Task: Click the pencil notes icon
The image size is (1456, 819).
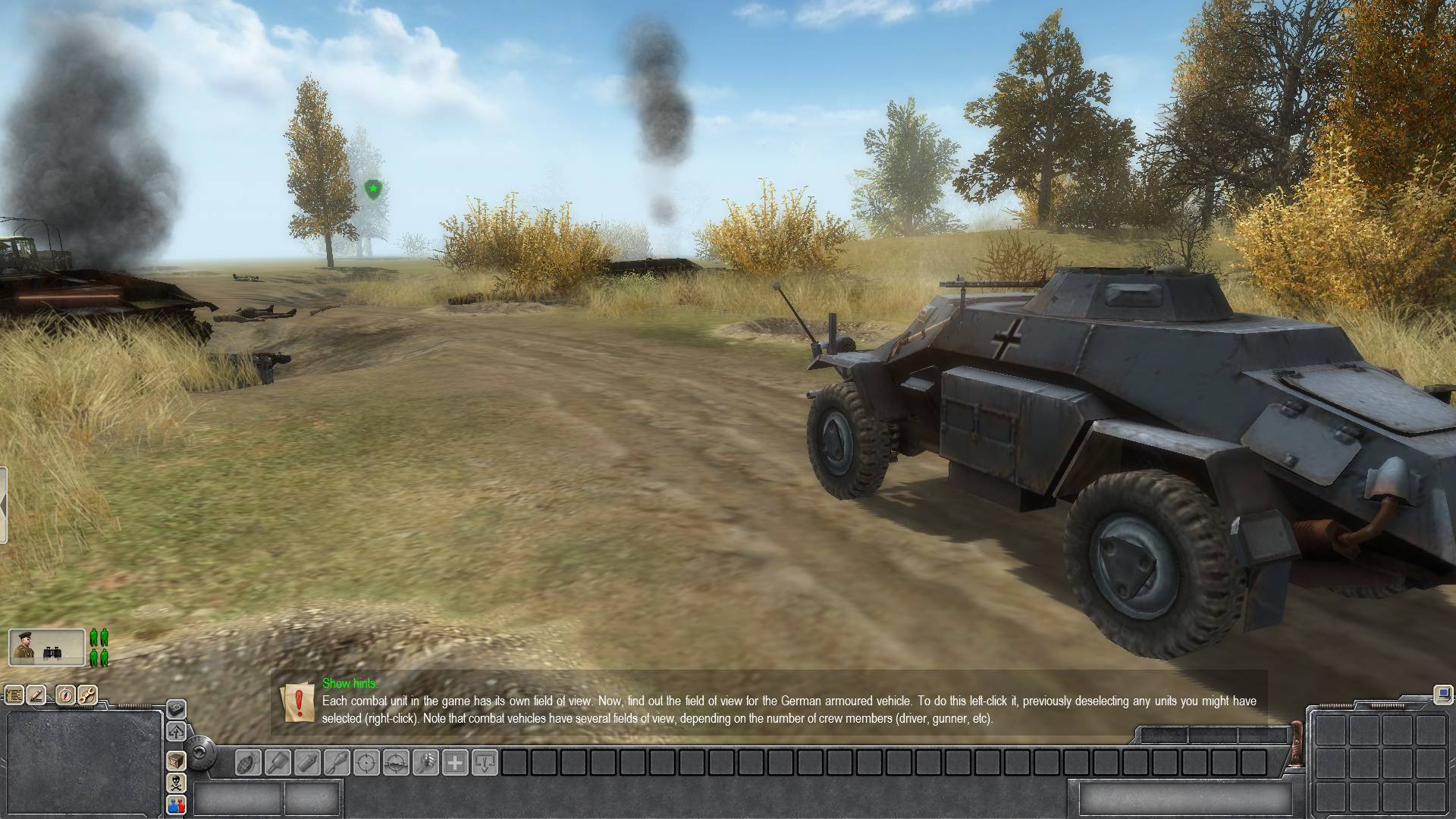Action: [x=36, y=695]
